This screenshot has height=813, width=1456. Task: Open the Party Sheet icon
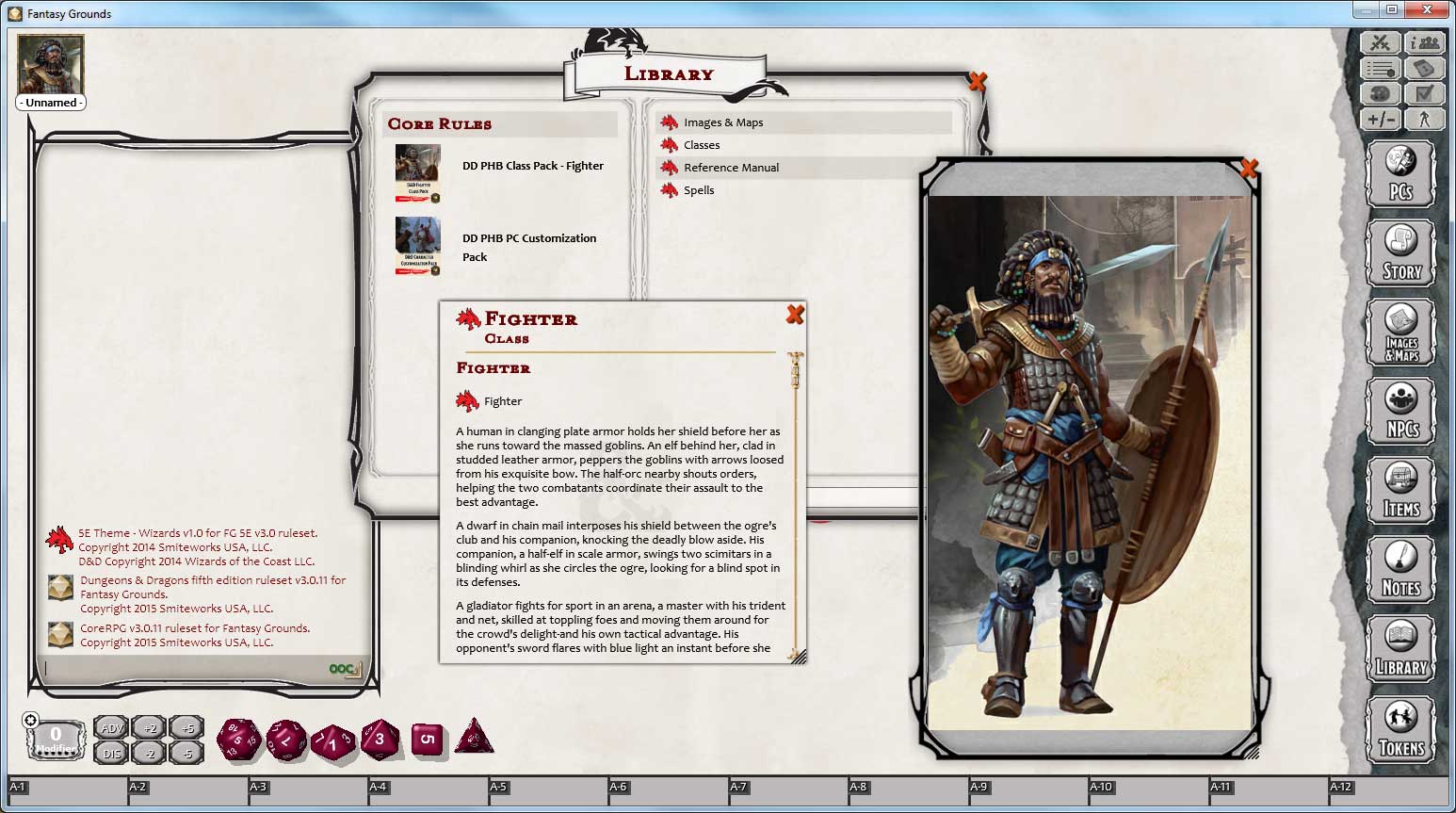point(1426,42)
